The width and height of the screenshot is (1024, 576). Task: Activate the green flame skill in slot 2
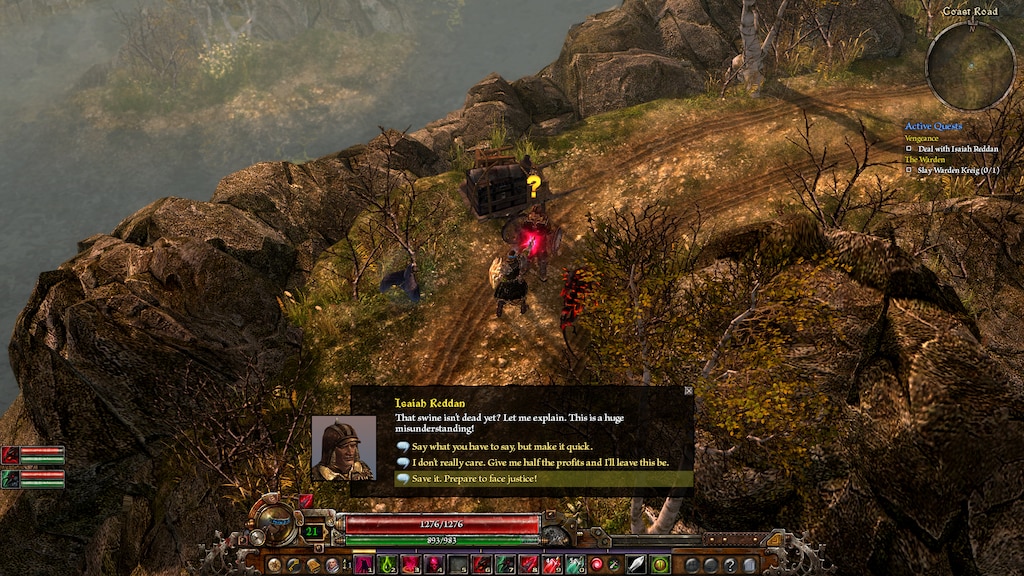click(x=388, y=565)
